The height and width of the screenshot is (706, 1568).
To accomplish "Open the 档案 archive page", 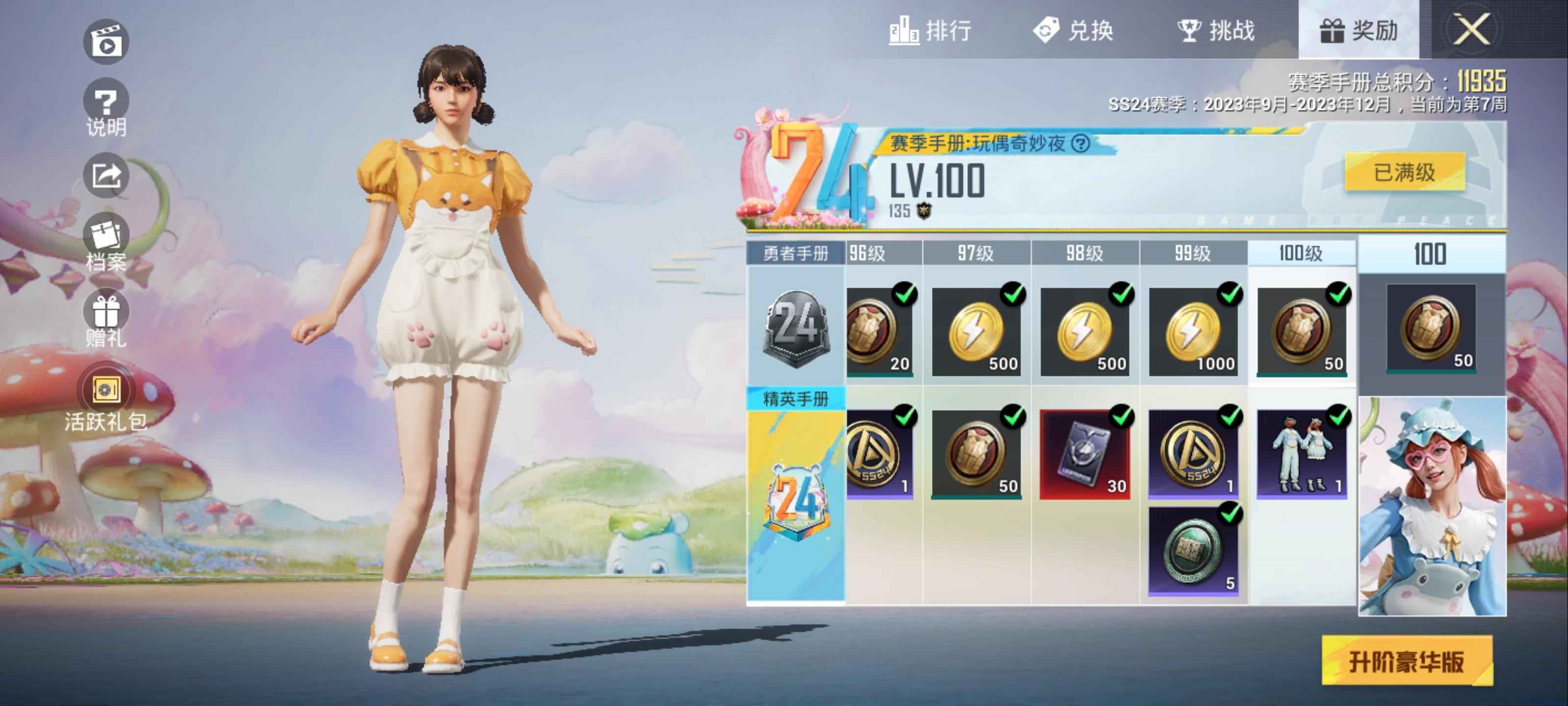I will point(106,244).
